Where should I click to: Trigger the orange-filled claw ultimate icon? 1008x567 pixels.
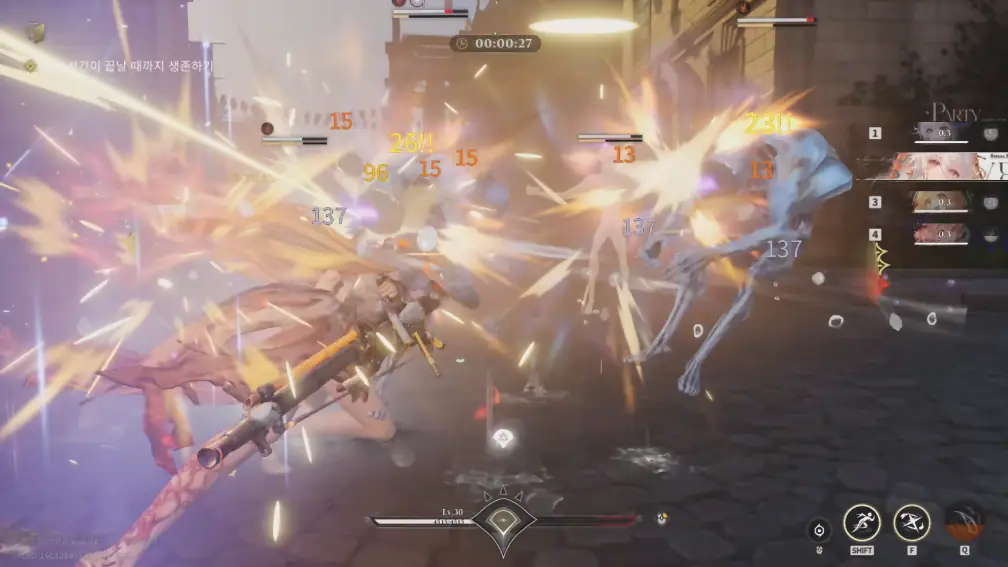964,522
